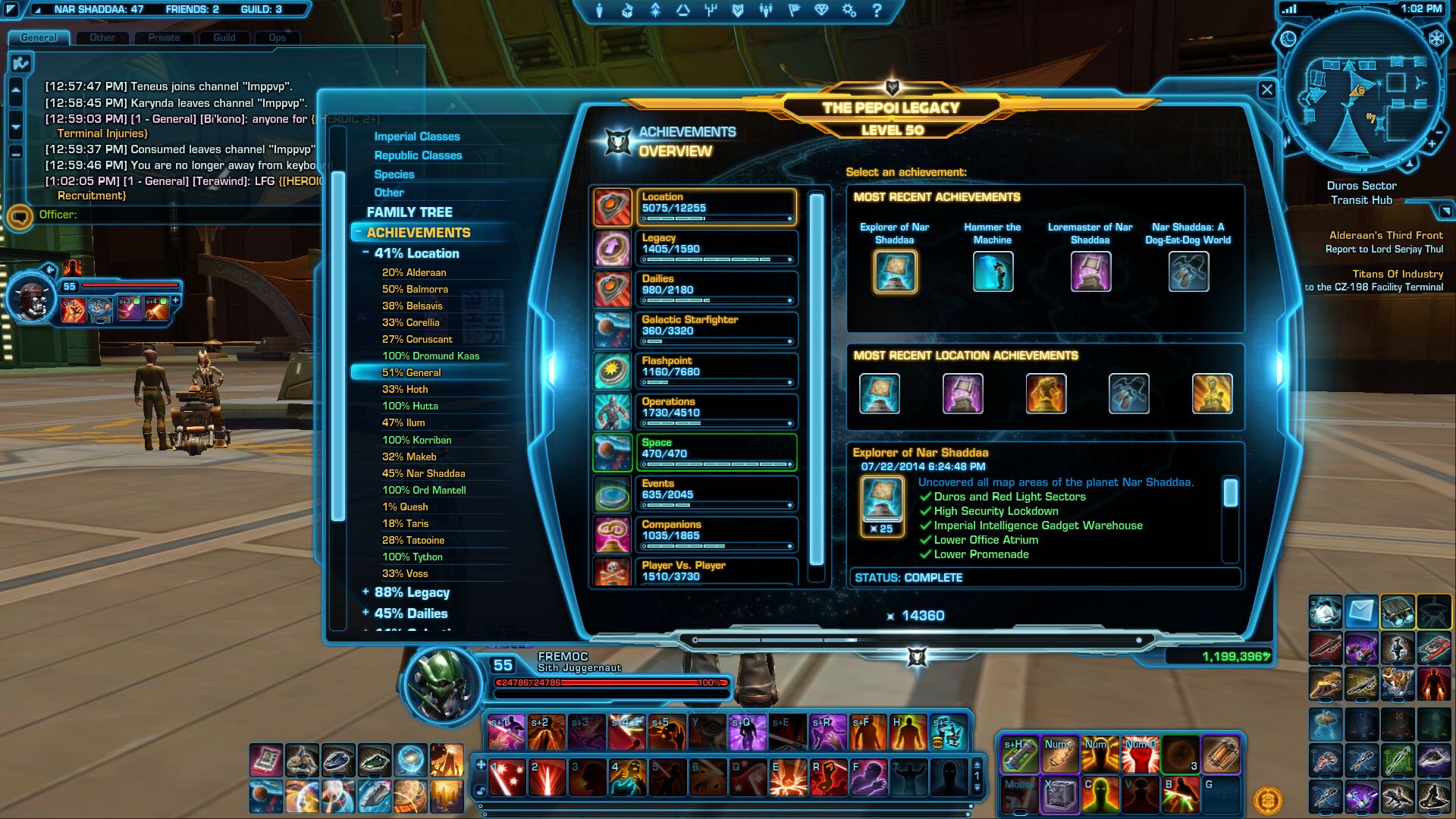Expand the 88% Legacy category

(366, 592)
